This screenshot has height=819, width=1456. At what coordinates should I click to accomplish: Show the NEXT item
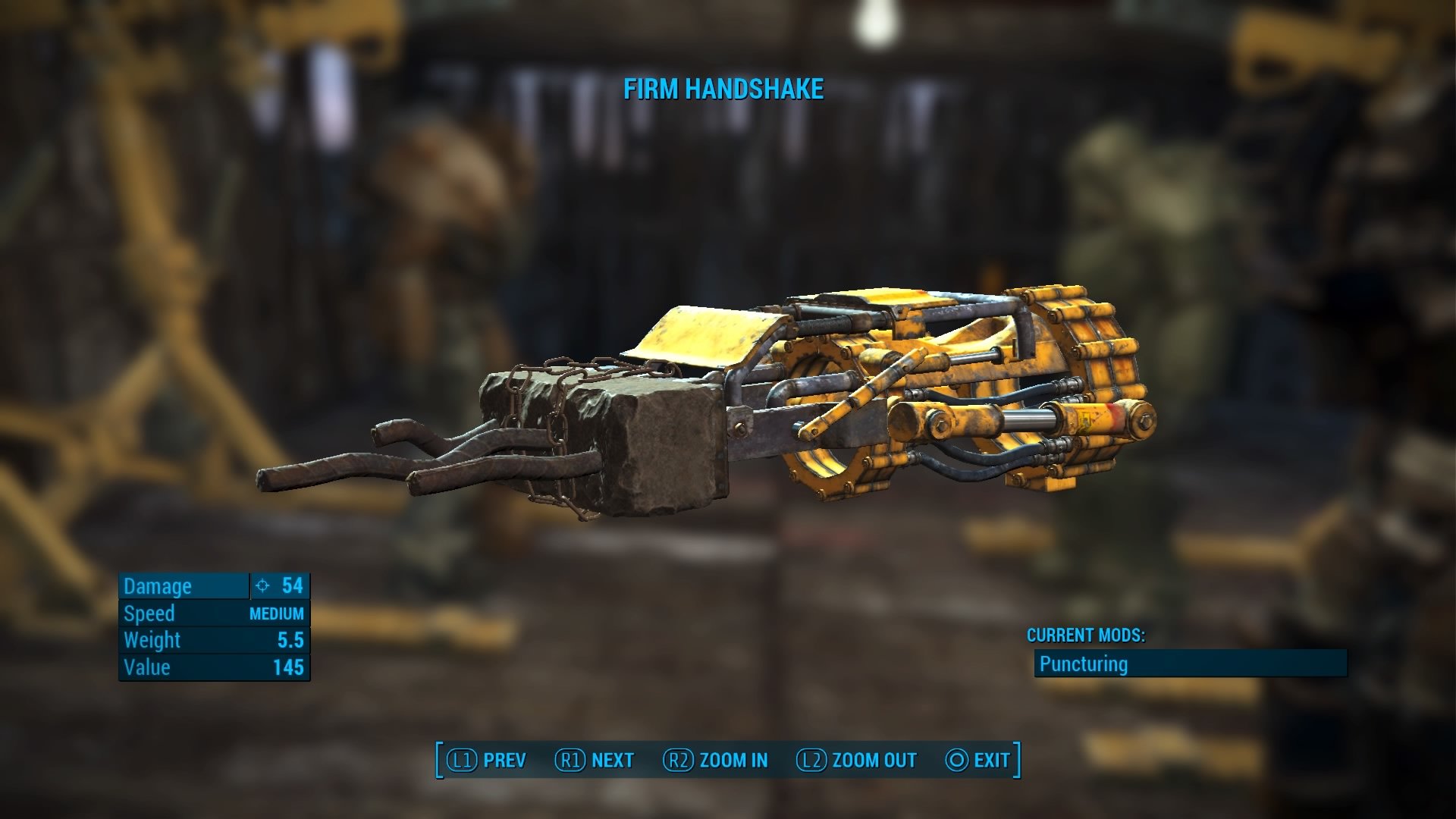click(595, 760)
